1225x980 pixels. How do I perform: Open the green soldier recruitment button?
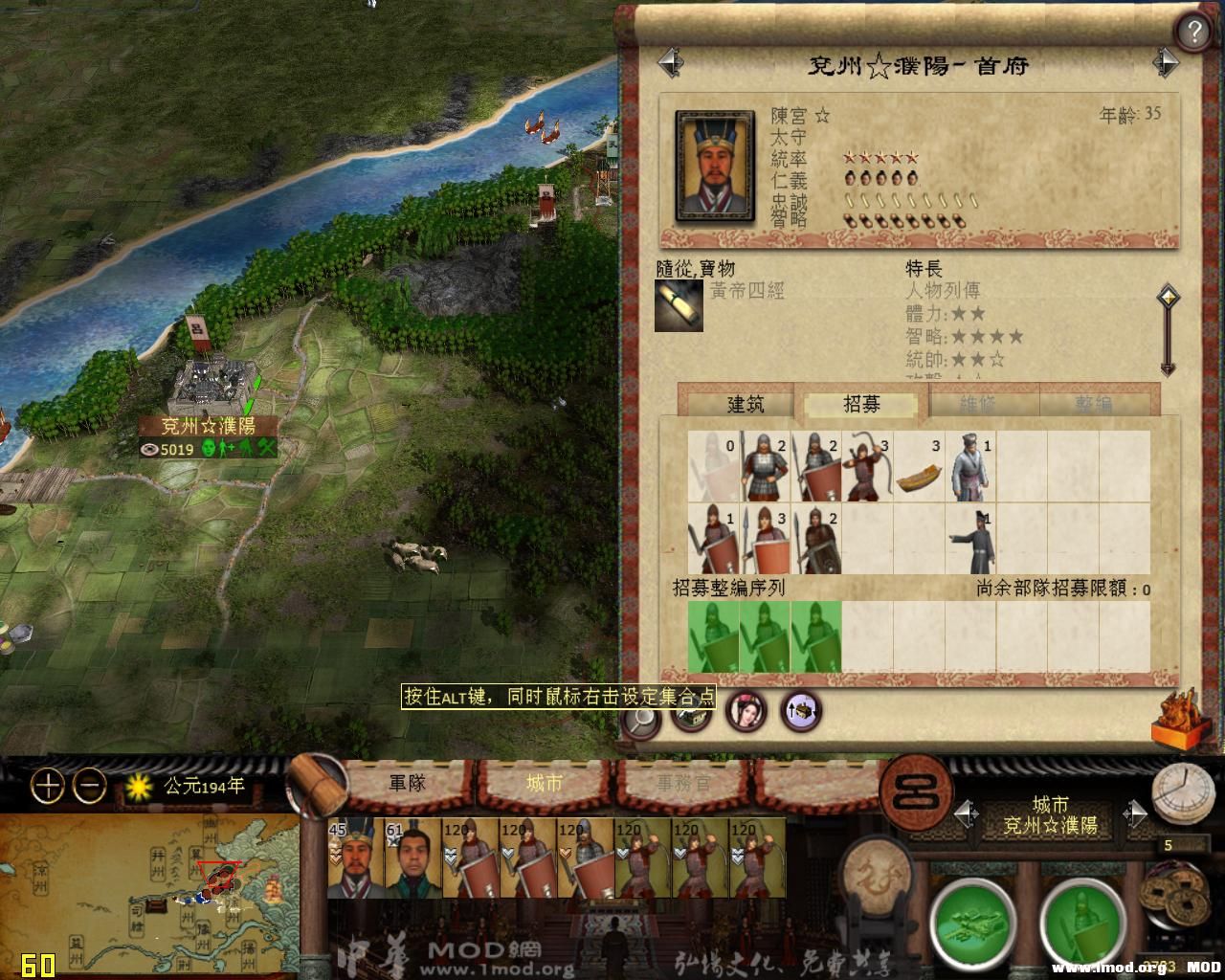coord(1080,921)
